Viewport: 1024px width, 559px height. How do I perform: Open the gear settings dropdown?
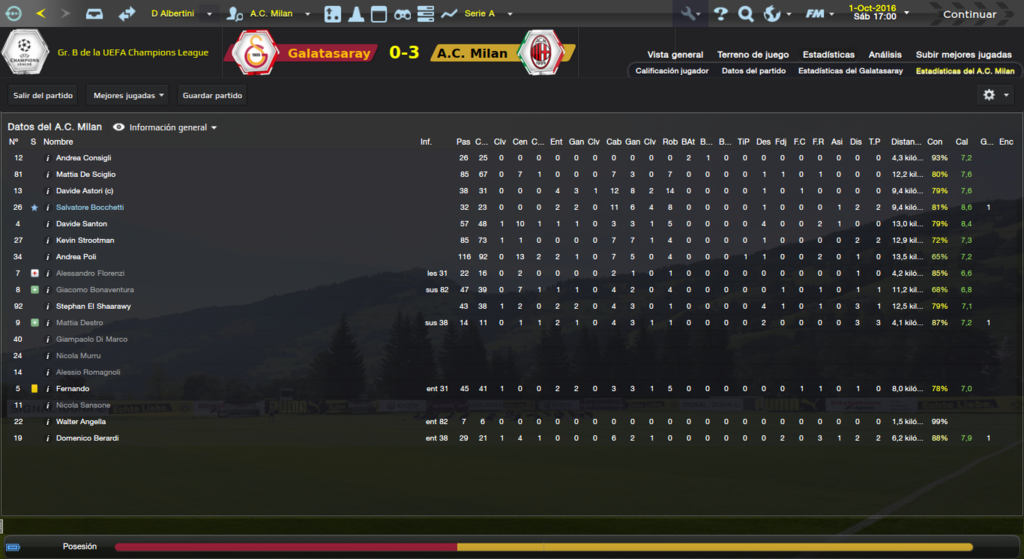(995, 95)
